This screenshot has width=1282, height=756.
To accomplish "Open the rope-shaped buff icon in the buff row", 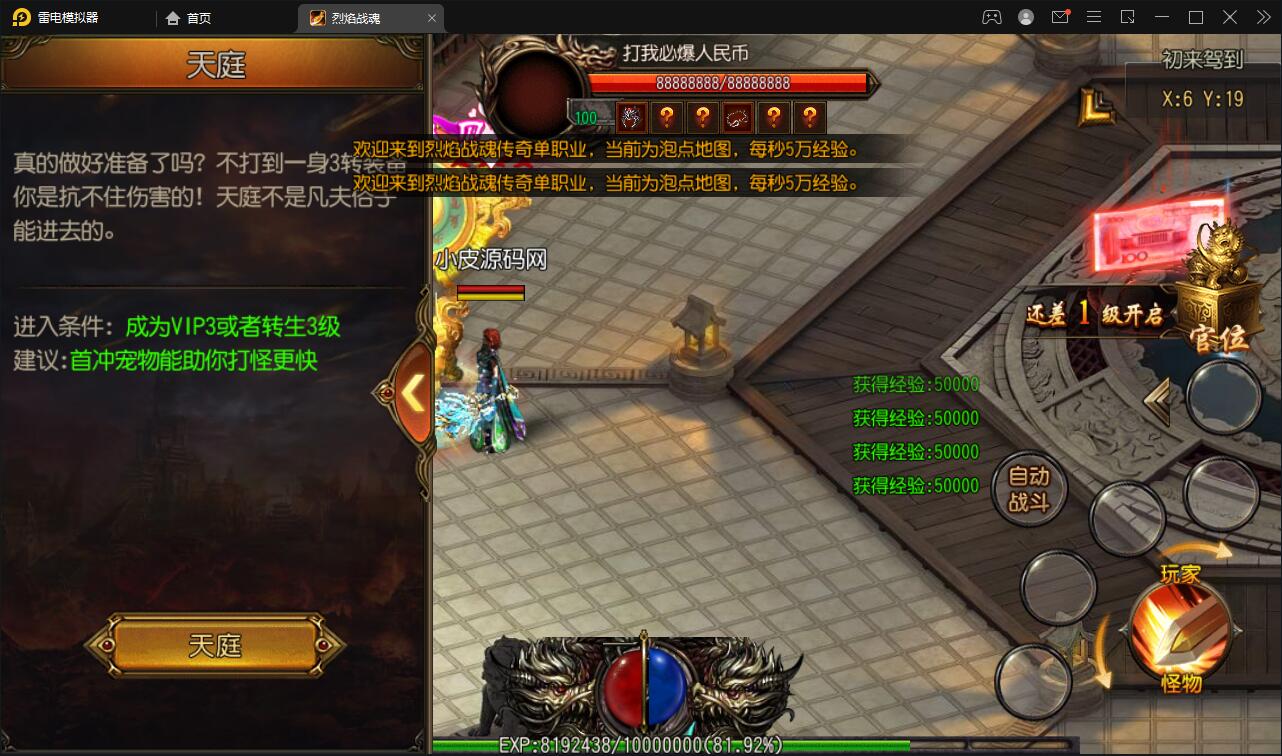I will click(739, 117).
